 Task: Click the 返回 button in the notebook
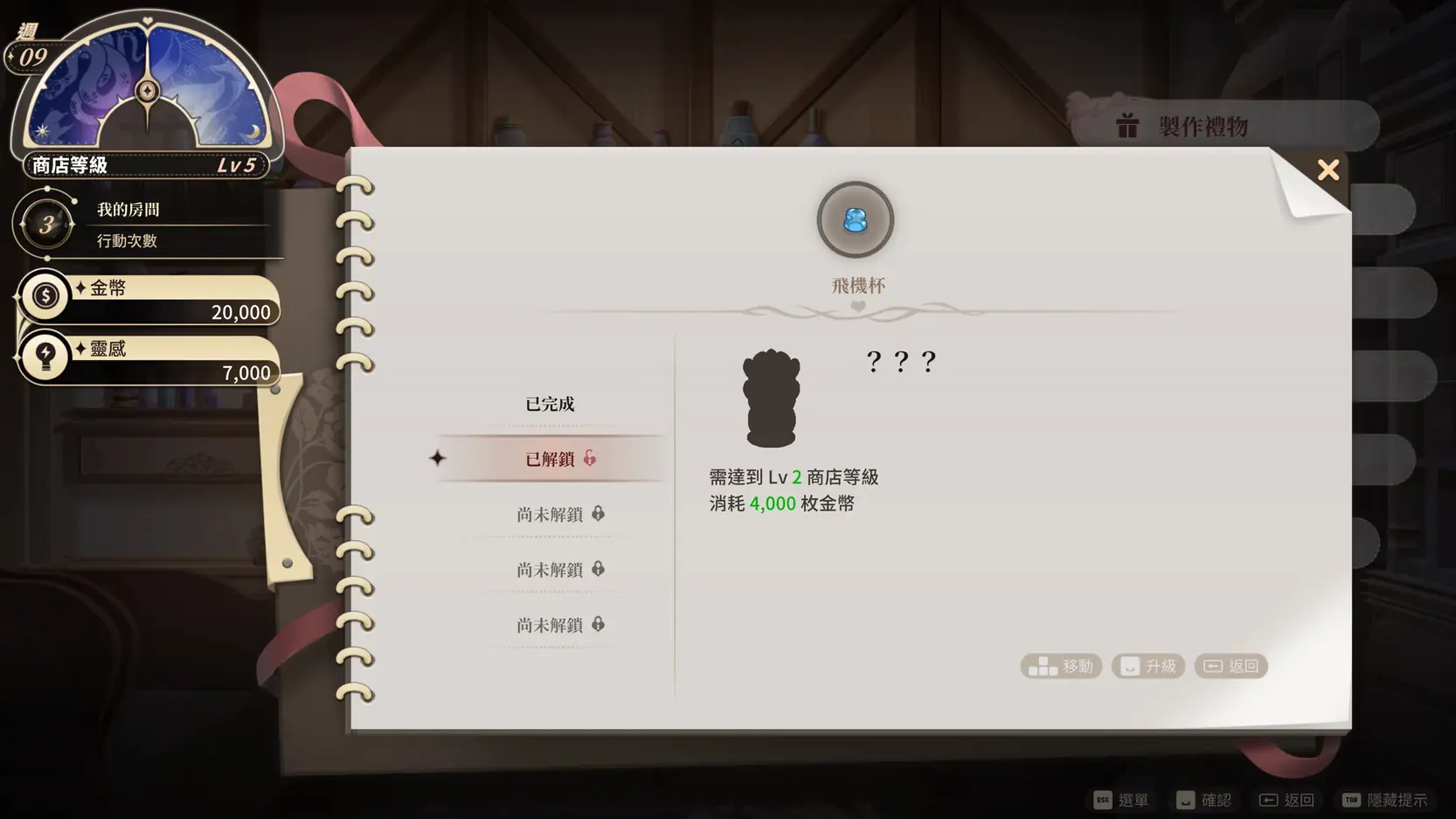1231,666
